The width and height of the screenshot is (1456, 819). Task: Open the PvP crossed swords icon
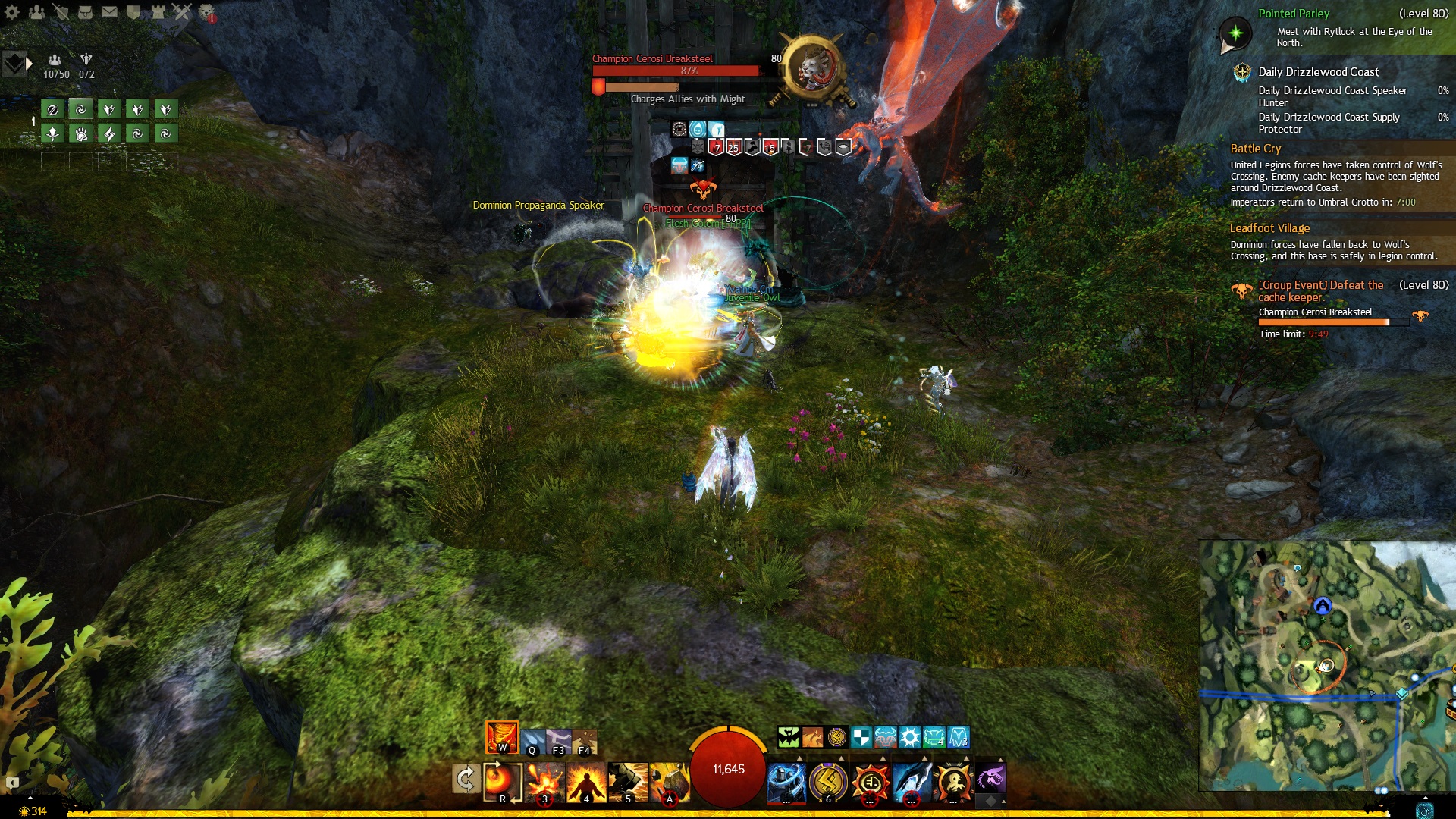coord(182,11)
